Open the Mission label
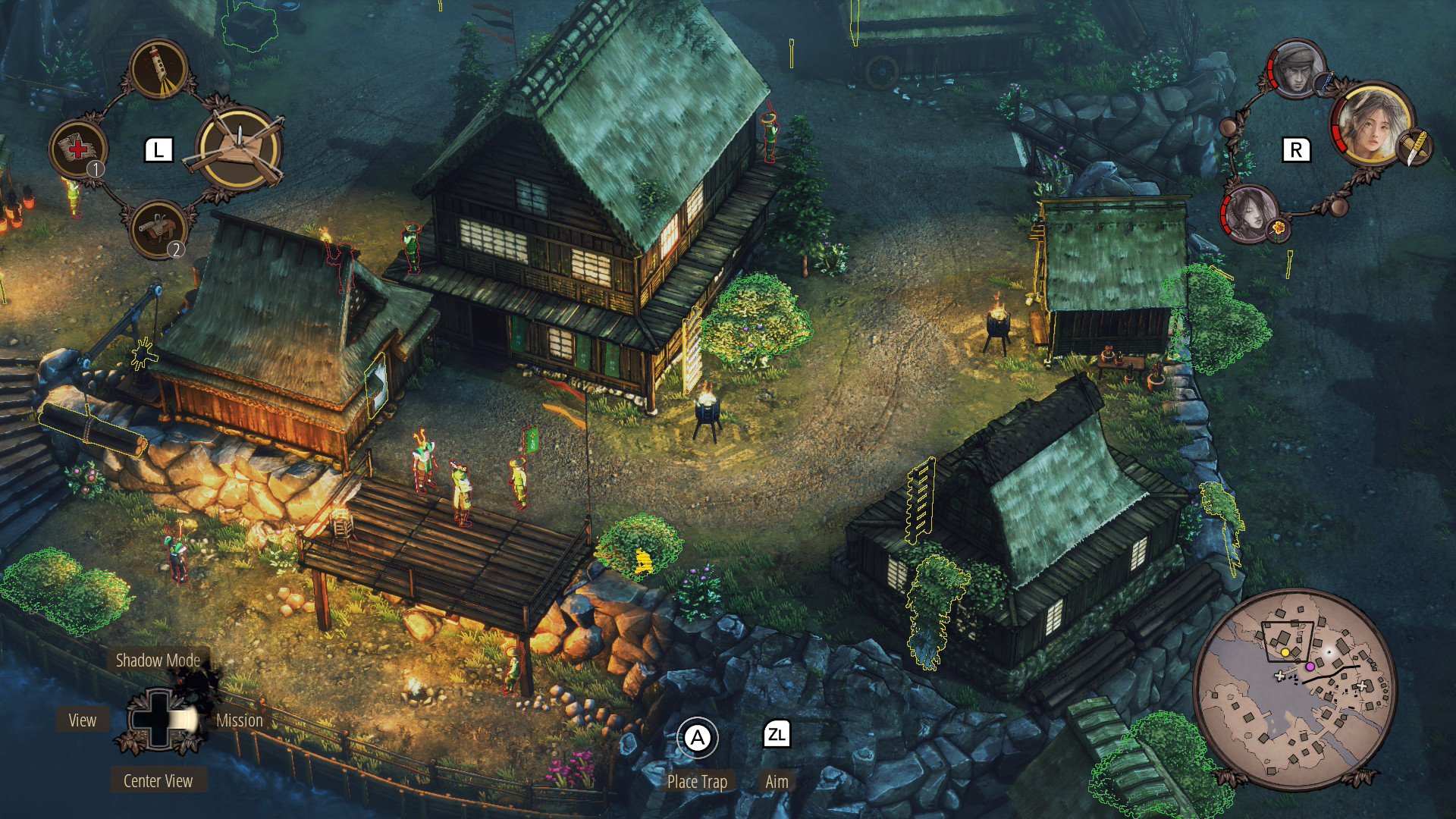The height and width of the screenshot is (819, 1456). (240, 720)
